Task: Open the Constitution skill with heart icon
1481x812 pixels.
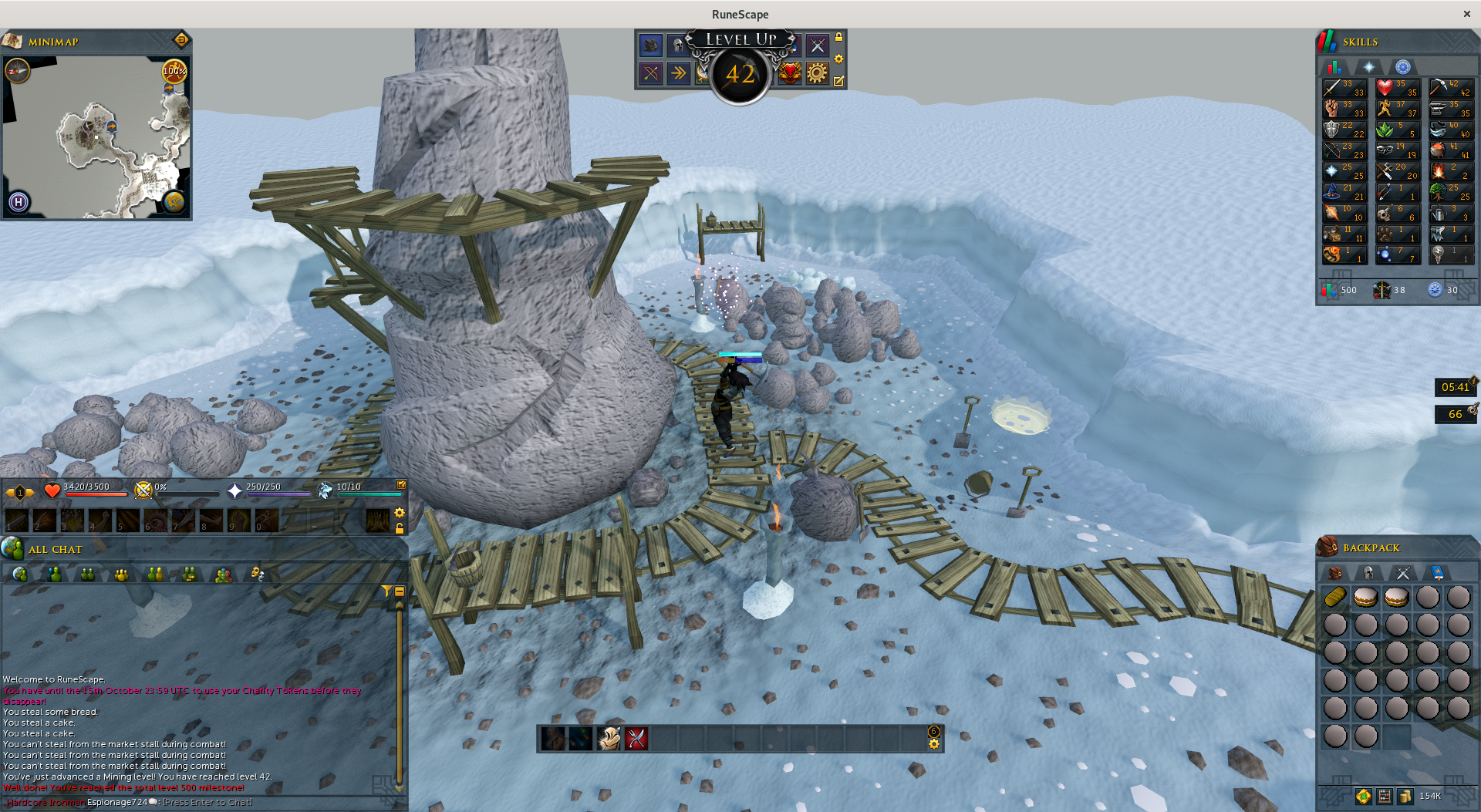Action: tap(1397, 88)
